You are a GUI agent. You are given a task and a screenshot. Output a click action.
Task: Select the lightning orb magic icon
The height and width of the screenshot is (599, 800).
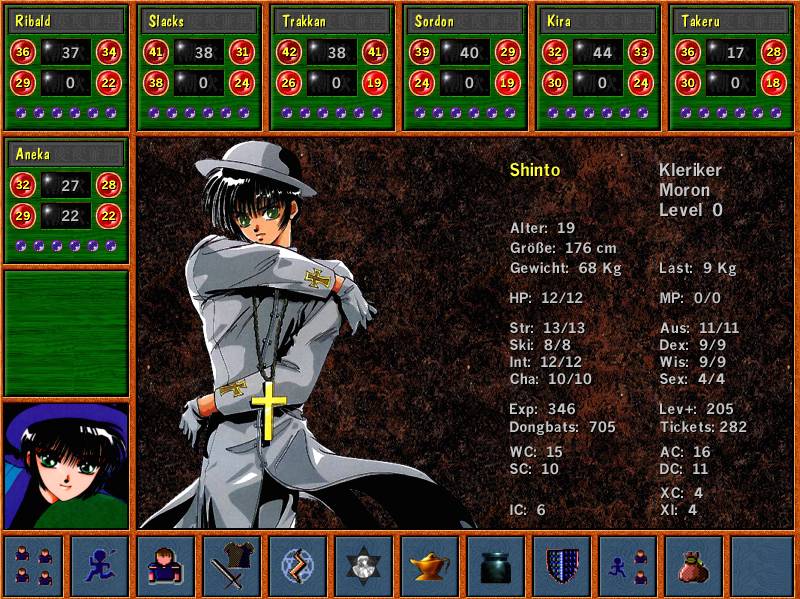click(298, 566)
